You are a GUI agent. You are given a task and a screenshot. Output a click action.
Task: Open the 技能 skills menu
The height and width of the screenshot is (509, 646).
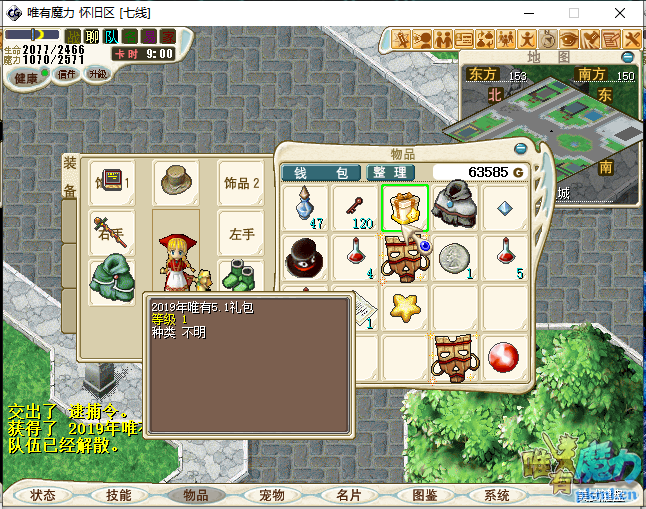point(118,495)
